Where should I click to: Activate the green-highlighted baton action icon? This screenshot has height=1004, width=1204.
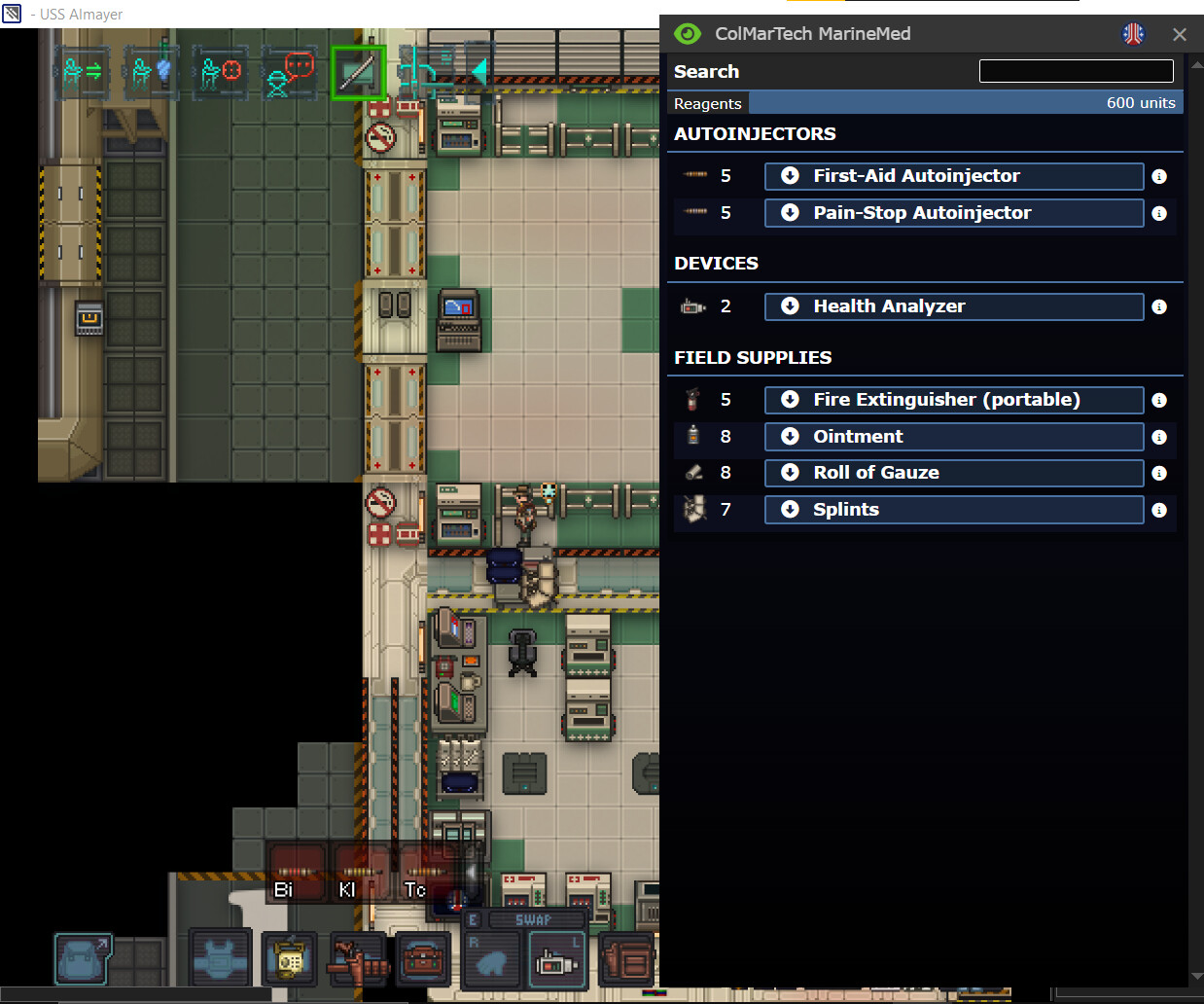coord(357,72)
